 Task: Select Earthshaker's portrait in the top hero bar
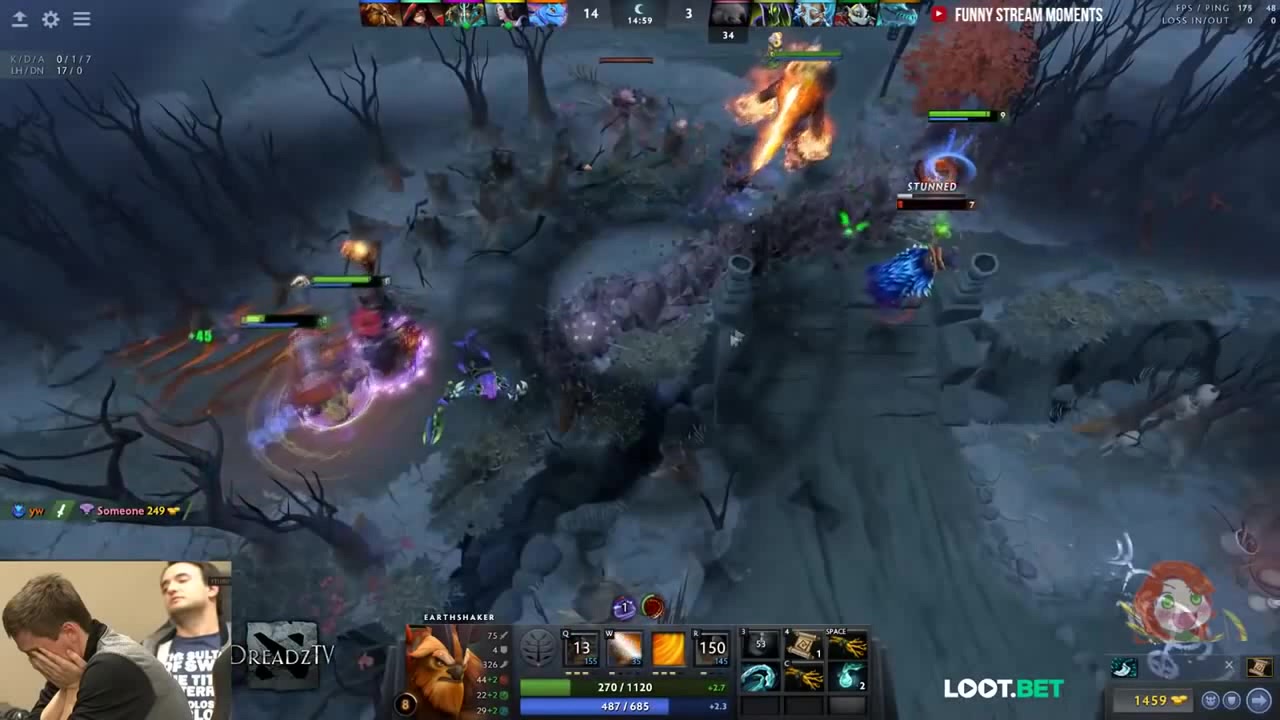pos(380,14)
